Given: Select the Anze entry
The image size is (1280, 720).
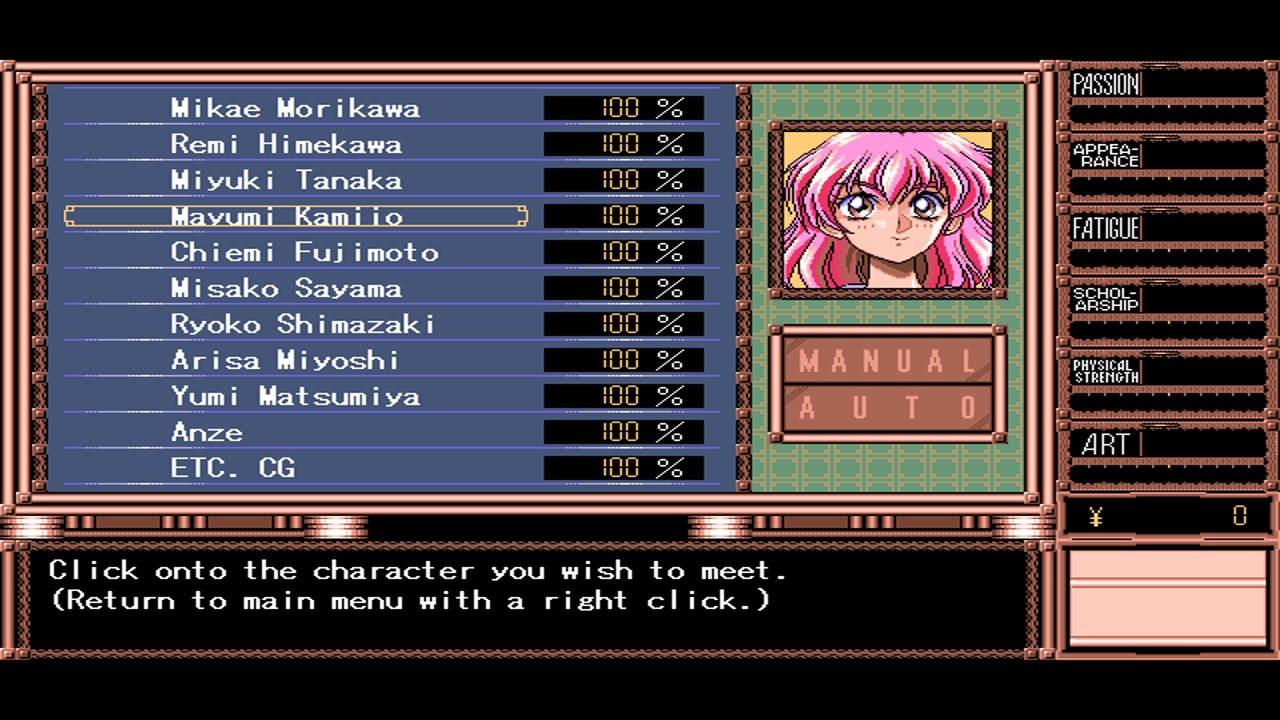Looking at the screenshot, I should (207, 432).
